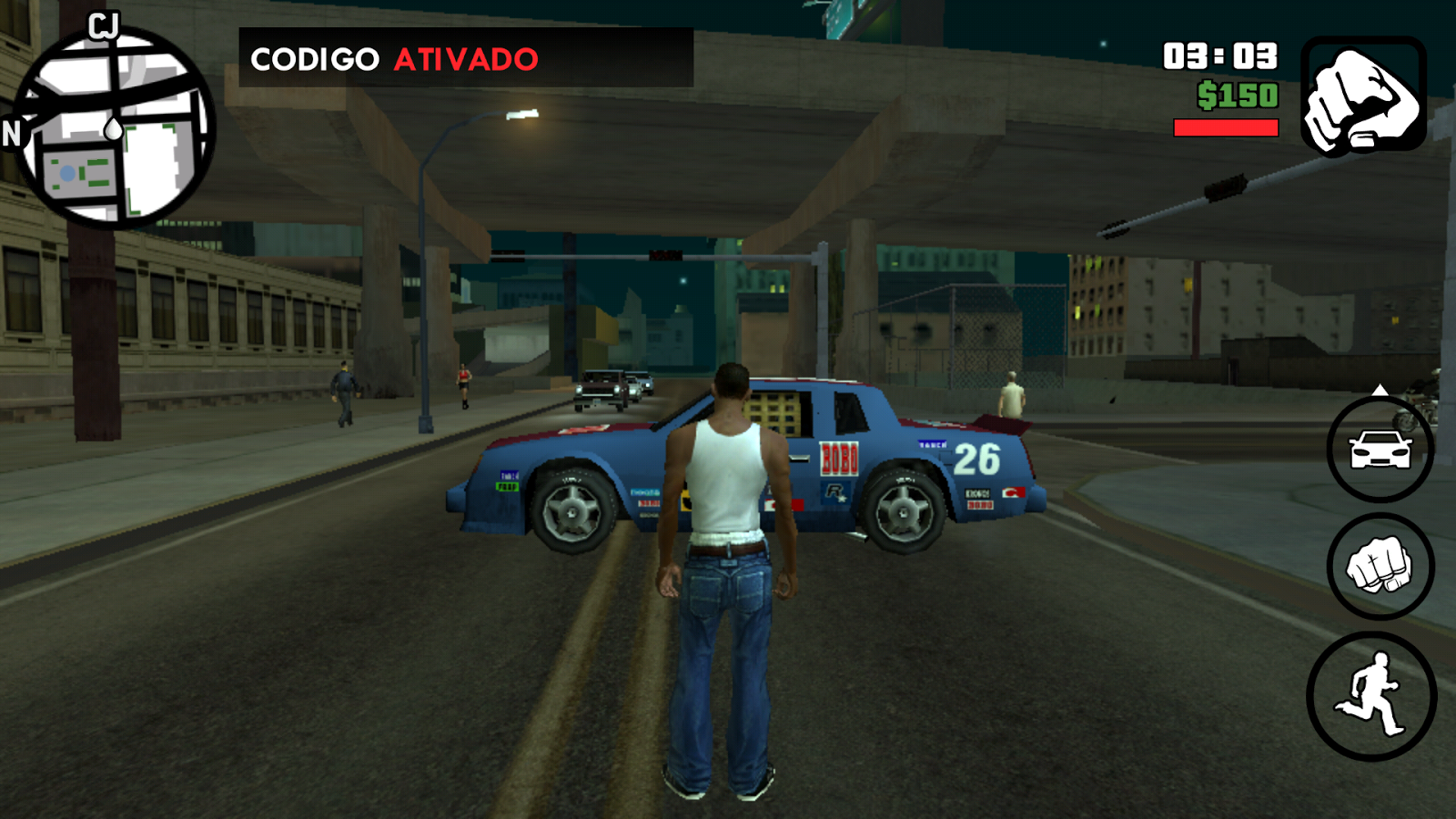Tap the water droplet icon on minimap
1456x819 pixels.
pyautogui.click(x=115, y=129)
